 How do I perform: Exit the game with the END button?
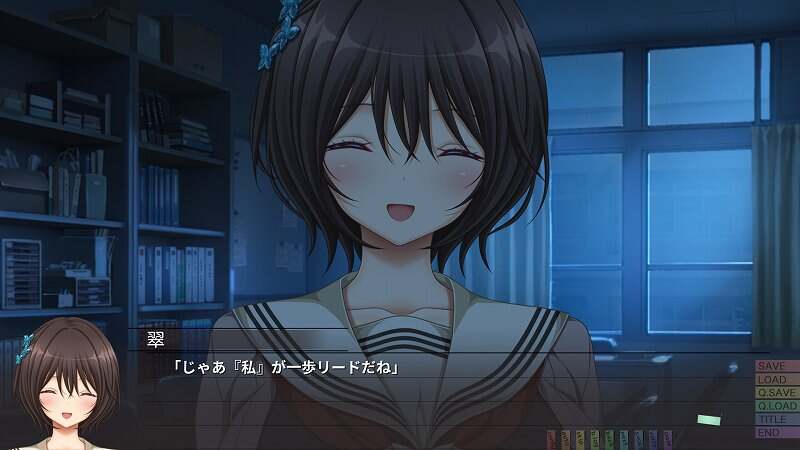click(776, 432)
